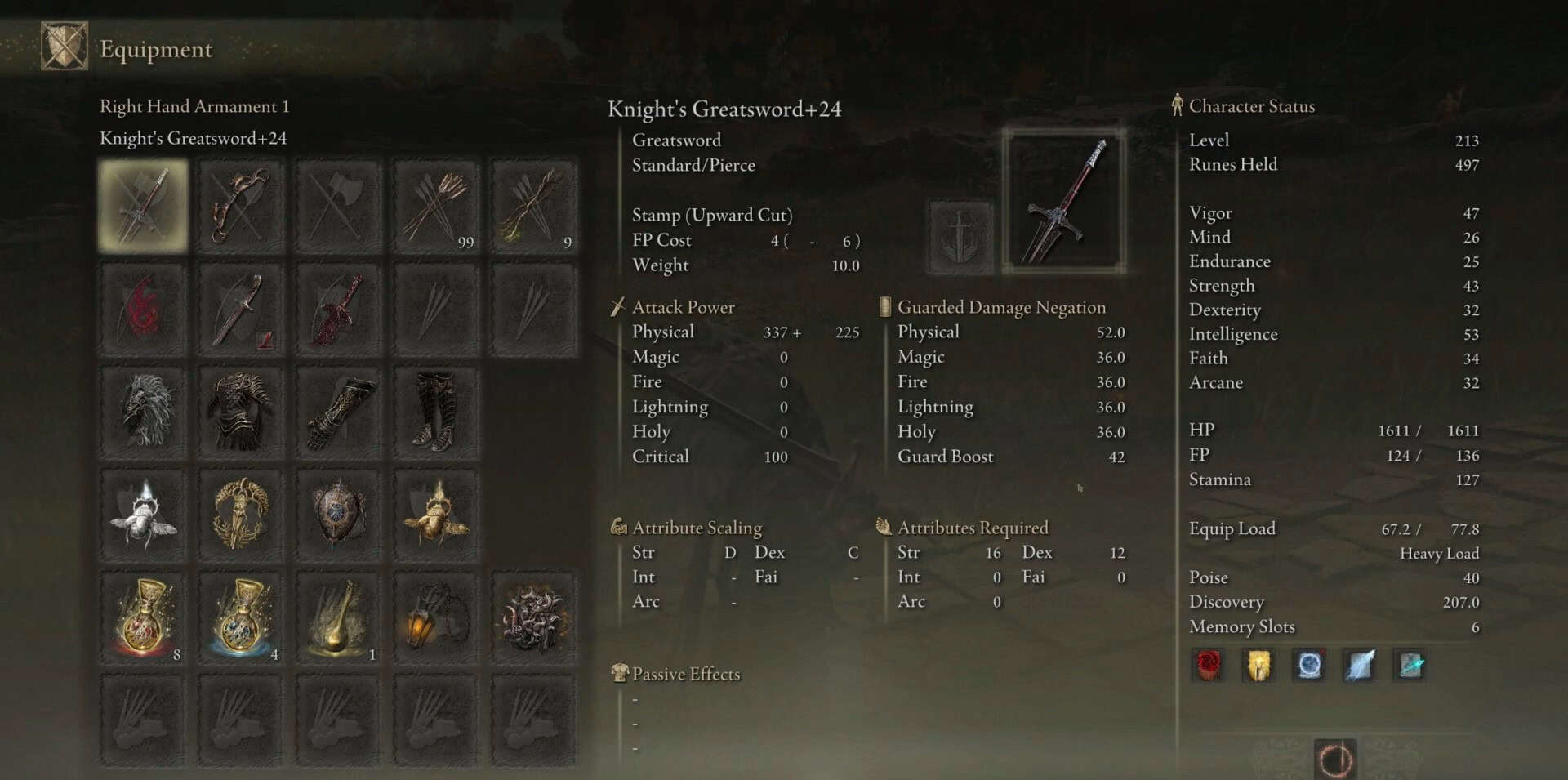Select the dagger left hand armament slot

click(x=241, y=310)
